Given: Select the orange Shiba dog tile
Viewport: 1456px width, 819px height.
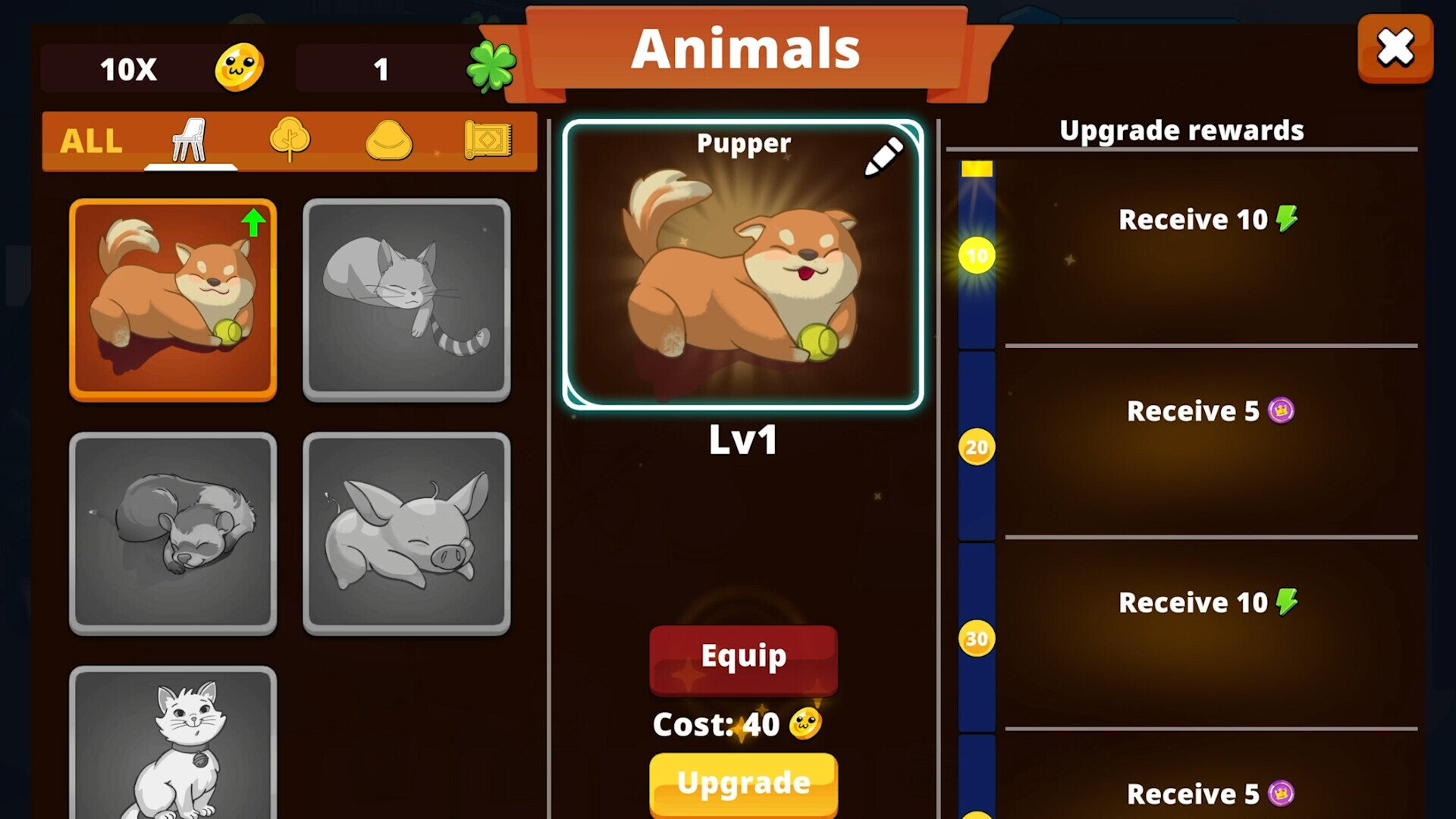Looking at the screenshot, I should pyautogui.click(x=173, y=300).
